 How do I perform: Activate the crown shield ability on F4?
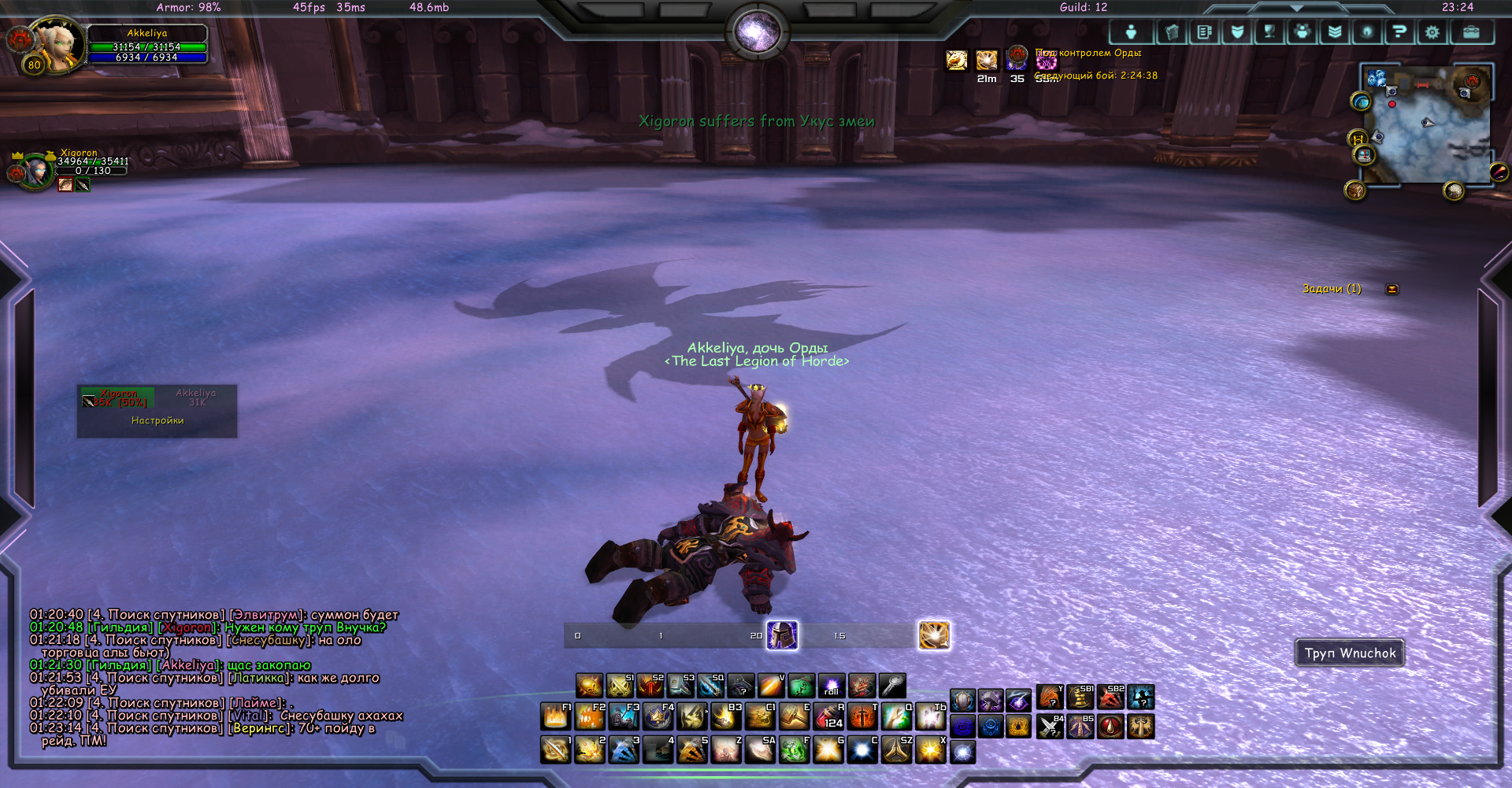[658, 717]
